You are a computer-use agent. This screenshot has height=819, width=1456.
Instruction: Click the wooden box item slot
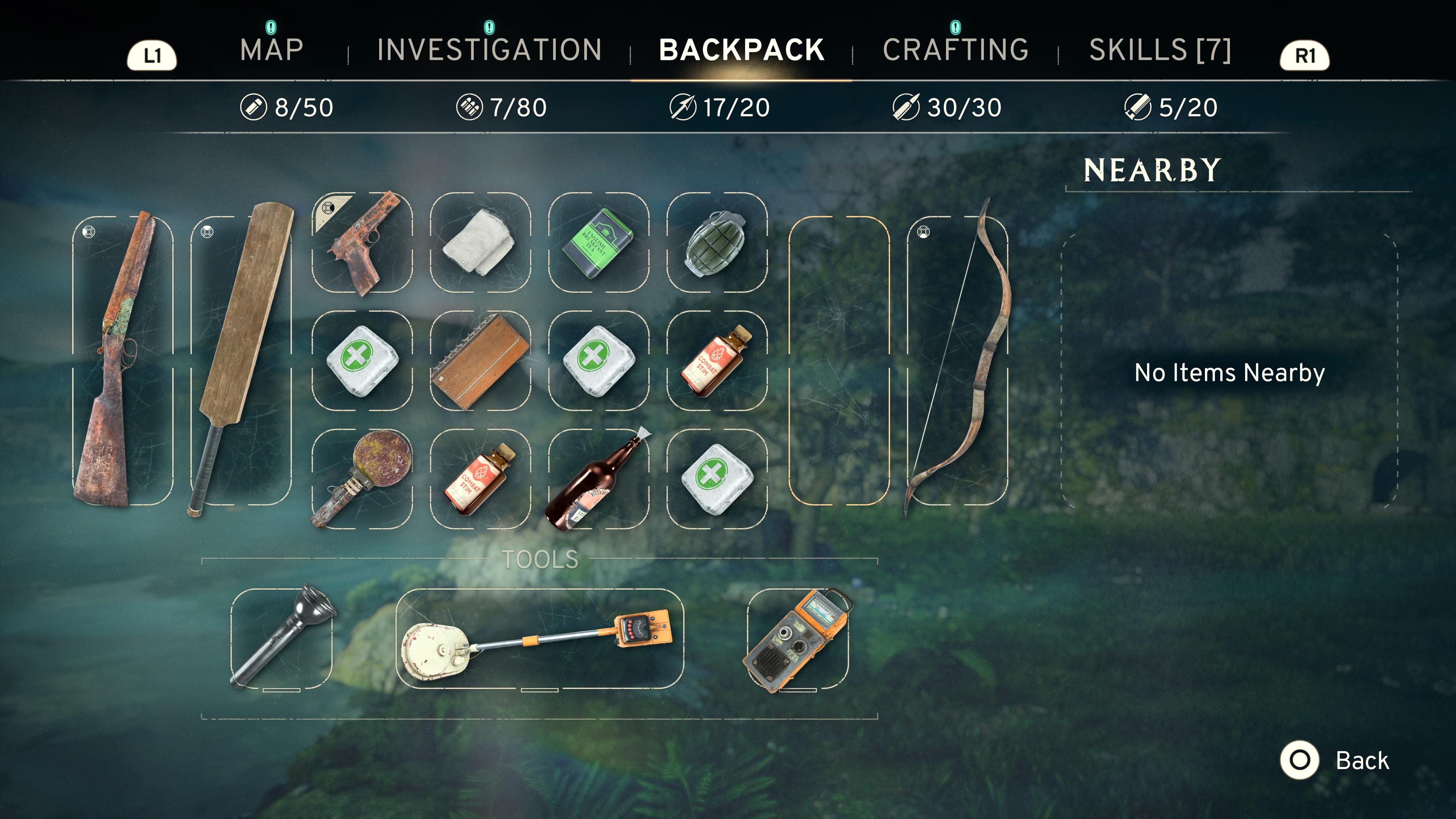480,361
